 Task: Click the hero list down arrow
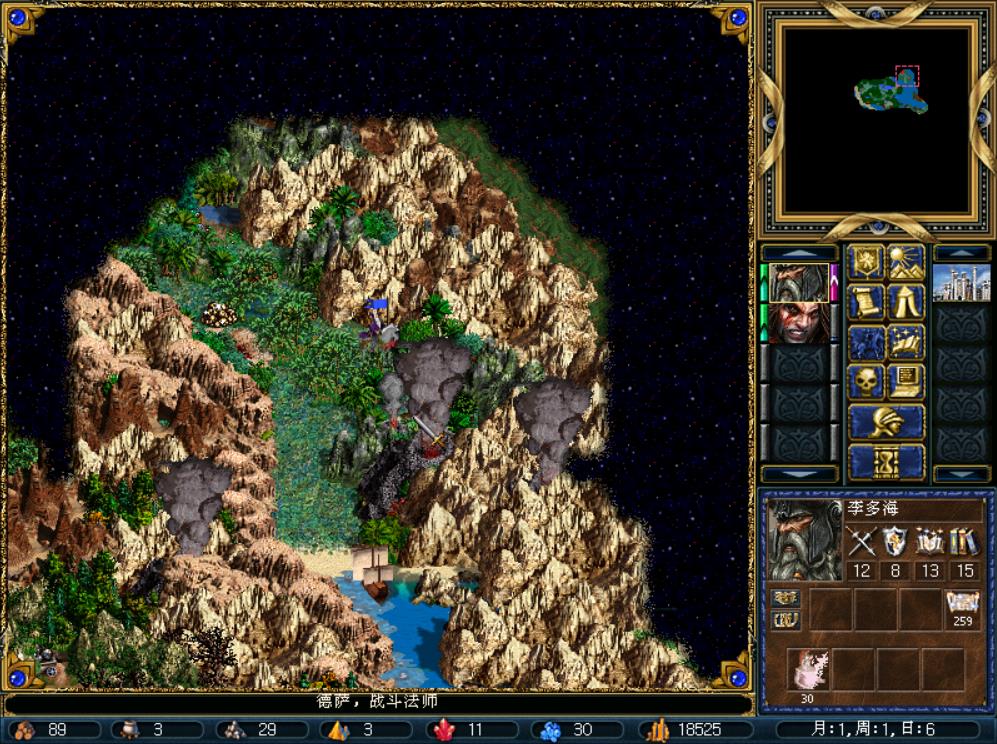point(799,473)
